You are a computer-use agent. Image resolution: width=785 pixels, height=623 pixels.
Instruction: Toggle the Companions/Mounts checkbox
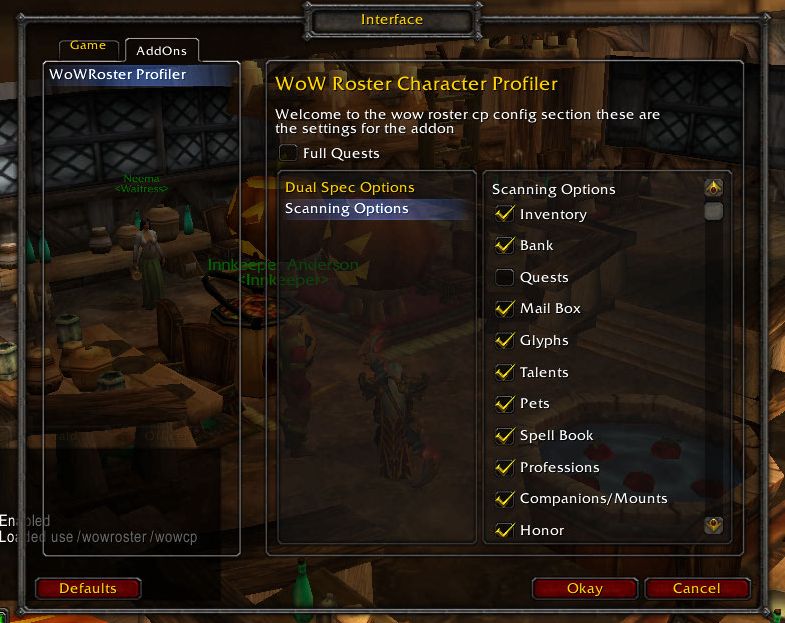pos(505,498)
